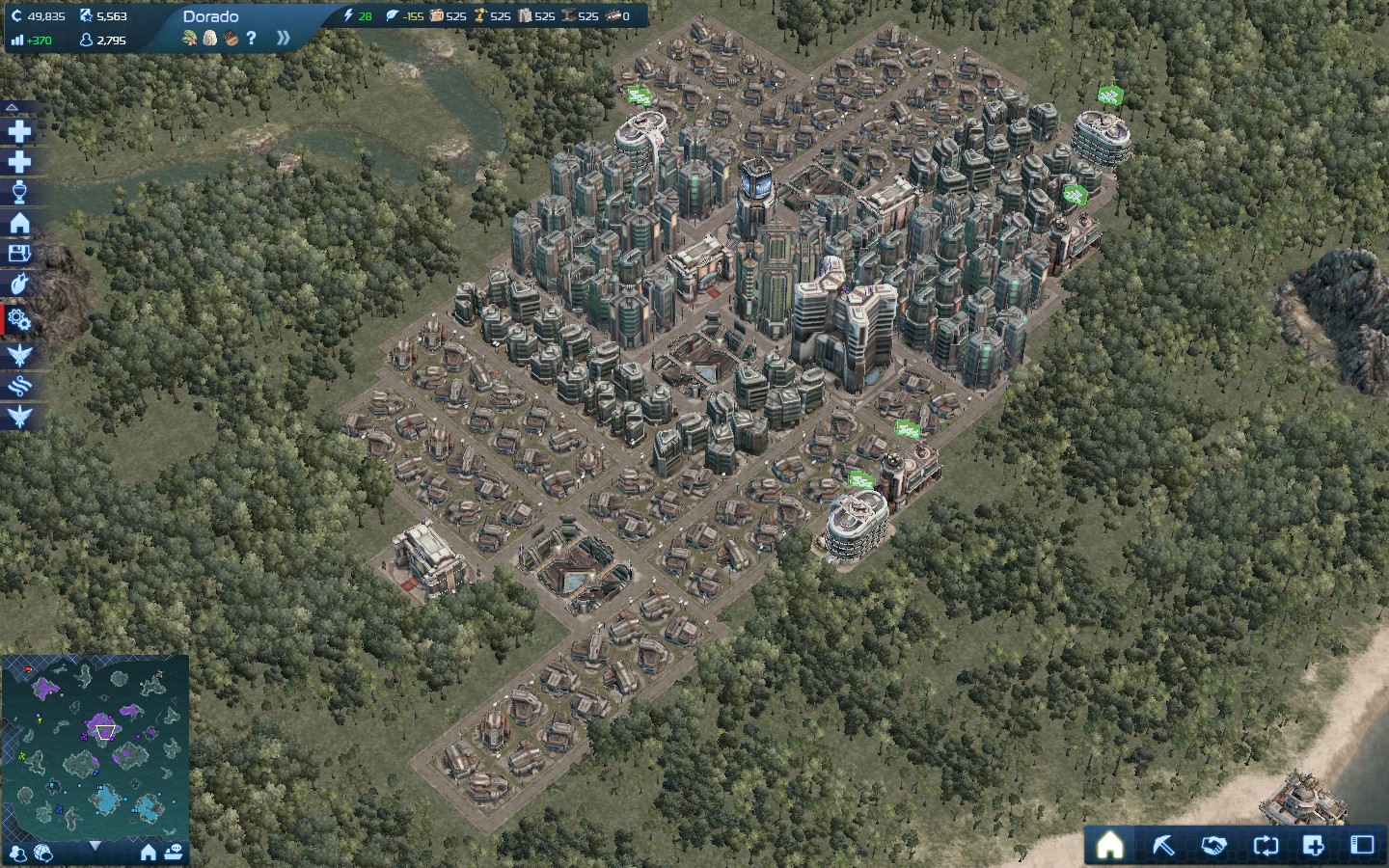Open the globe chat icon under minimap
1389x868 pixels.
point(43,853)
